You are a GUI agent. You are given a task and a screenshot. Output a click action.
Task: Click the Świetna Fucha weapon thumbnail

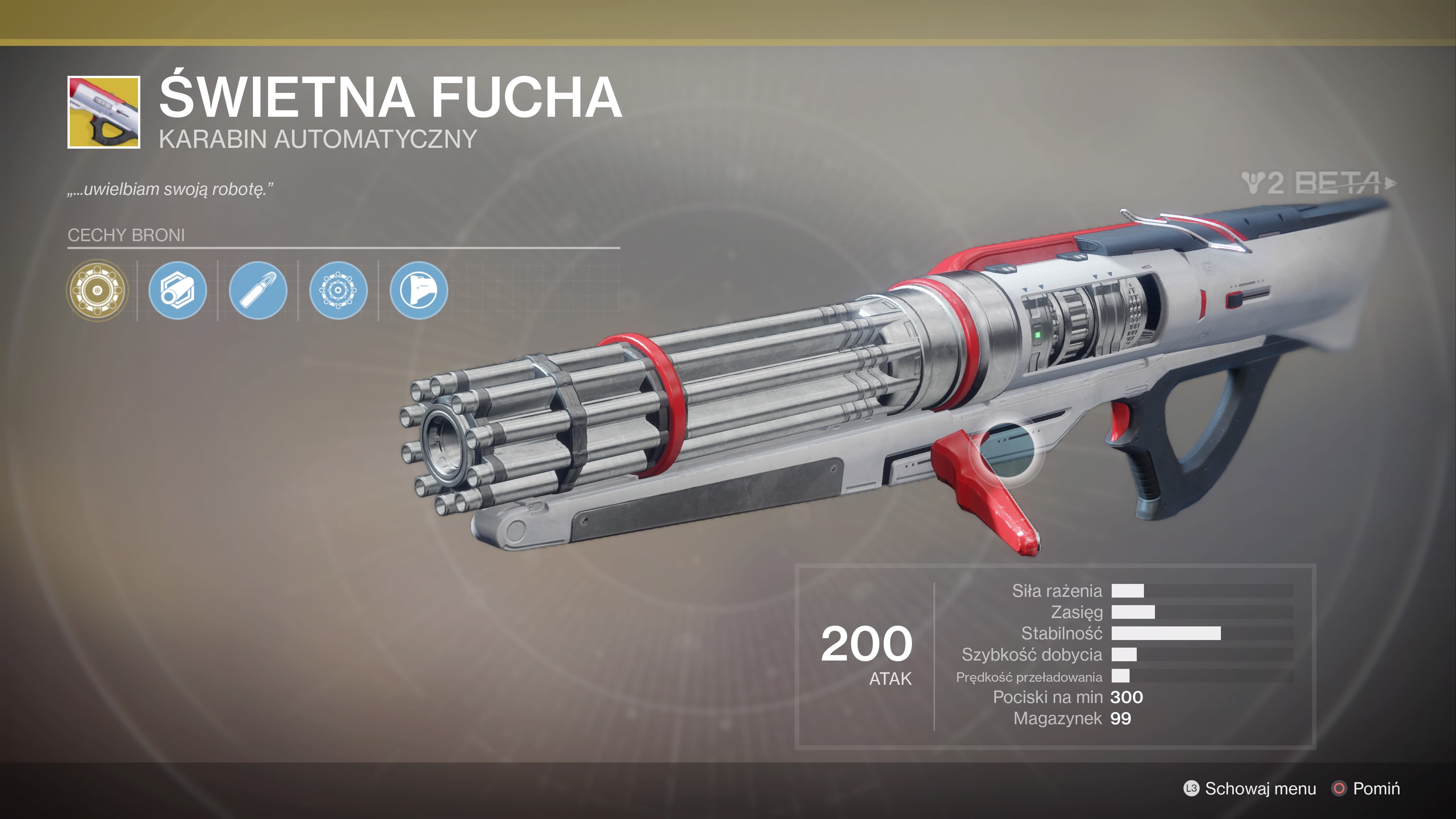(104, 113)
